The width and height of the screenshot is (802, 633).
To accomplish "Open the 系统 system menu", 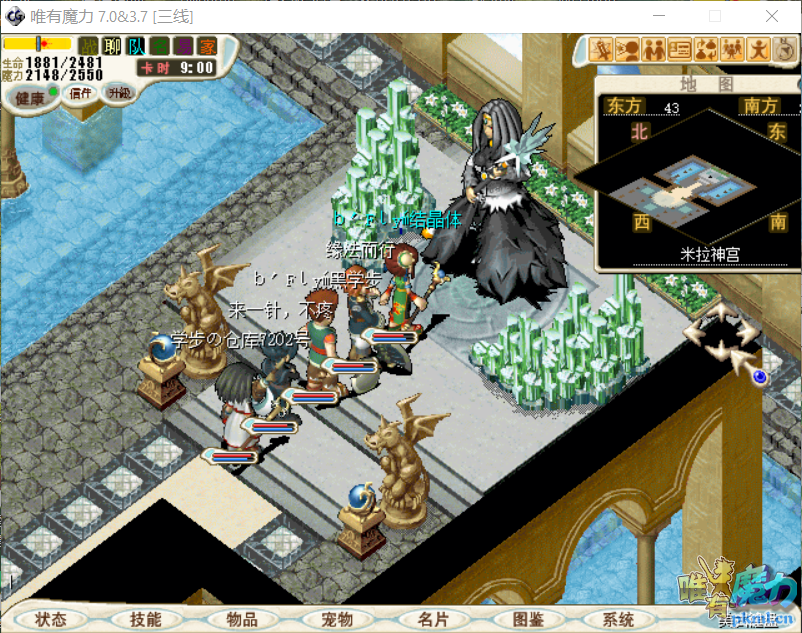I will (x=619, y=619).
